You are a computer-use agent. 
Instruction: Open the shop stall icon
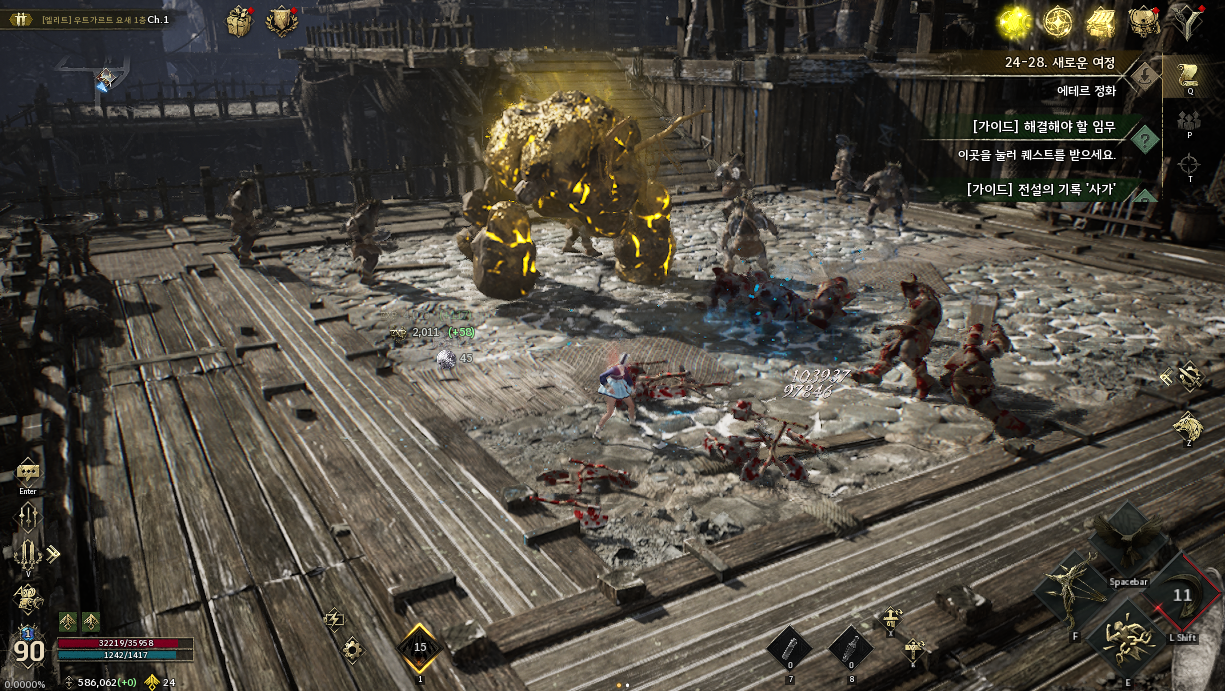coord(1101,21)
